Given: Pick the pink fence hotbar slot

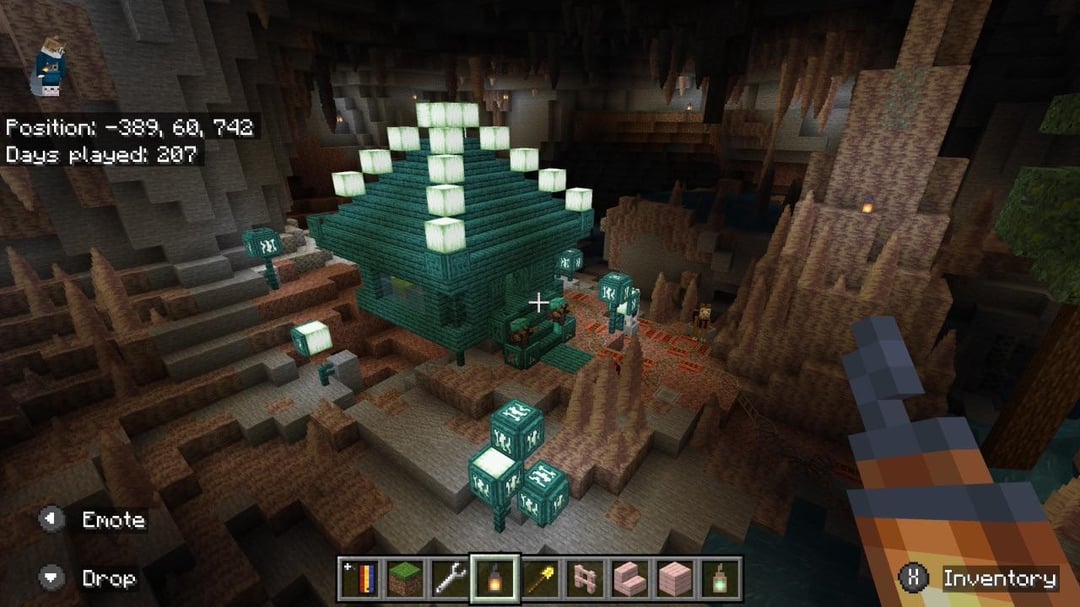Looking at the screenshot, I should [585, 578].
